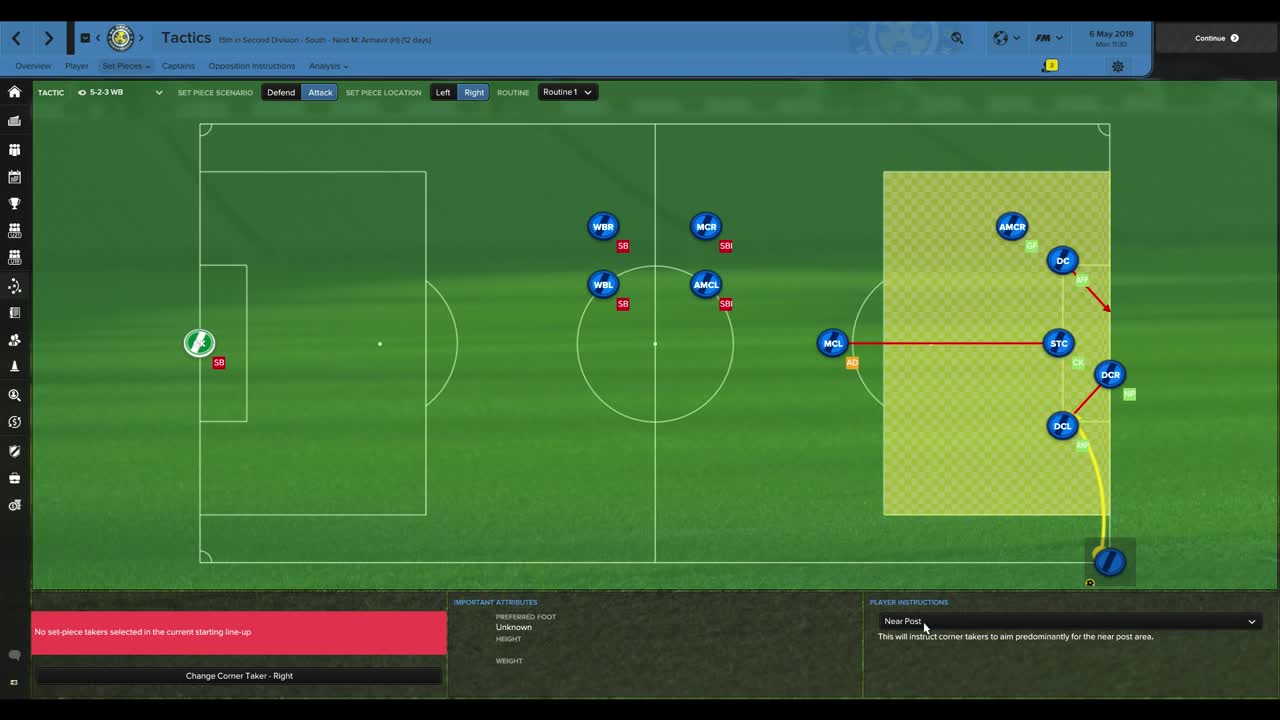This screenshot has height=720, width=1280.
Task: Select the goalkeeper marker
Action: pos(199,343)
